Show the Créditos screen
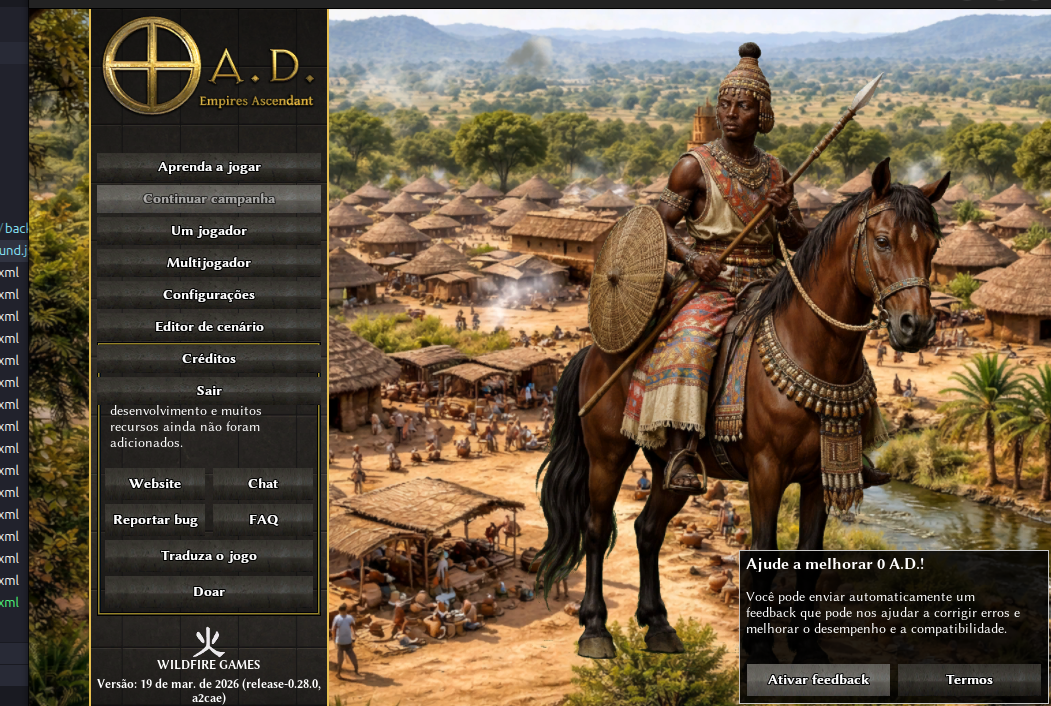The image size is (1051, 706). point(209,359)
